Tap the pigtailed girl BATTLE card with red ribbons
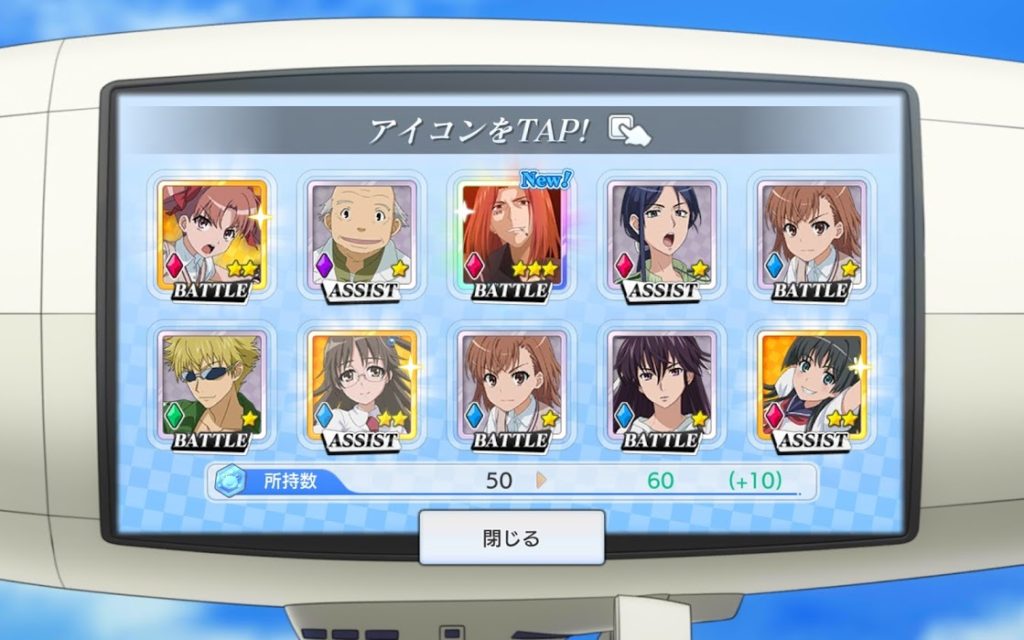 [212, 238]
